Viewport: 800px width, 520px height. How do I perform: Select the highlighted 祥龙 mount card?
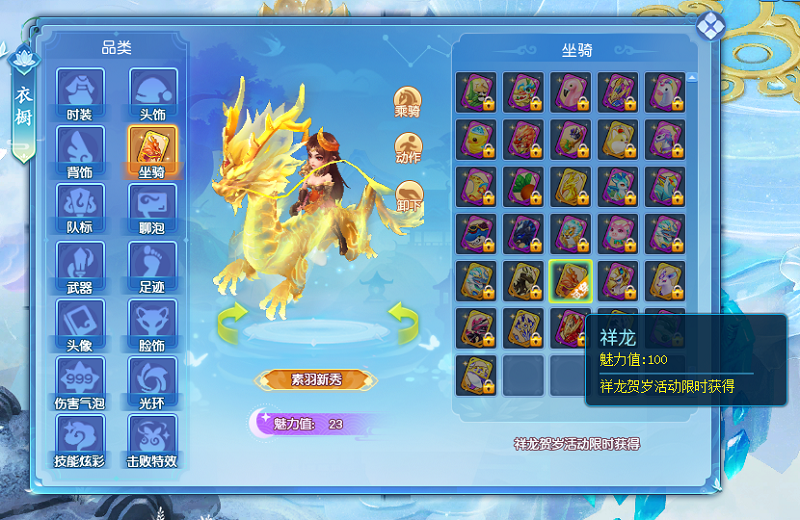pos(570,281)
